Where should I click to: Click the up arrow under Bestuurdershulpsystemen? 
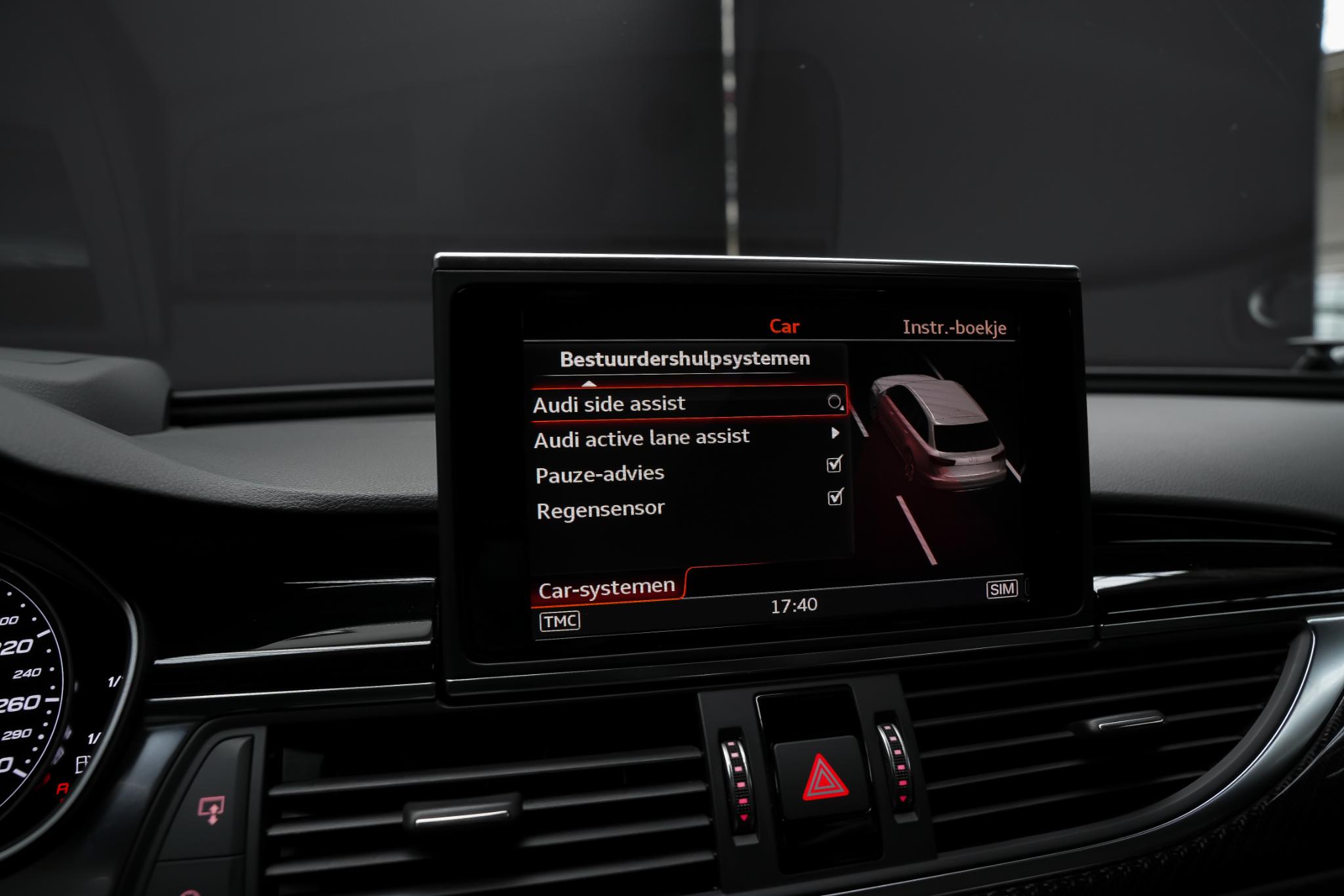[x=589, y=384]
